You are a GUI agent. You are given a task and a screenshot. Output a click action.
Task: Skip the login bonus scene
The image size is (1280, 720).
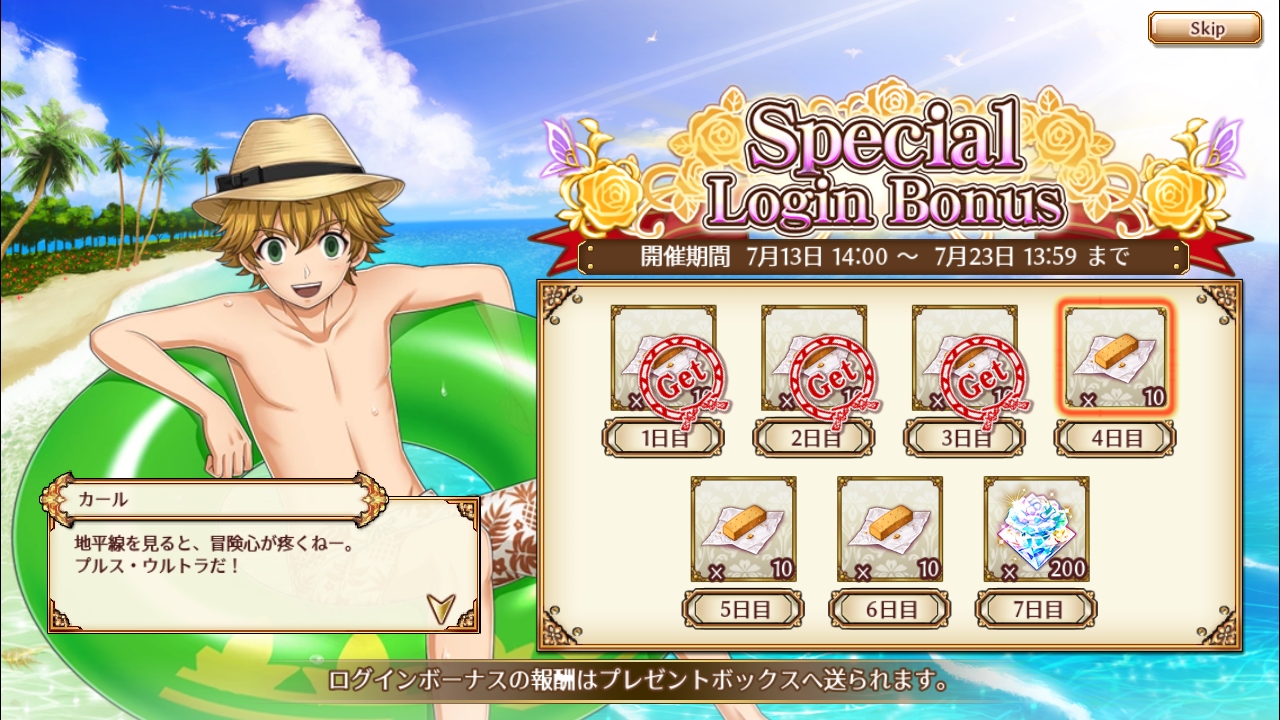1205,28
